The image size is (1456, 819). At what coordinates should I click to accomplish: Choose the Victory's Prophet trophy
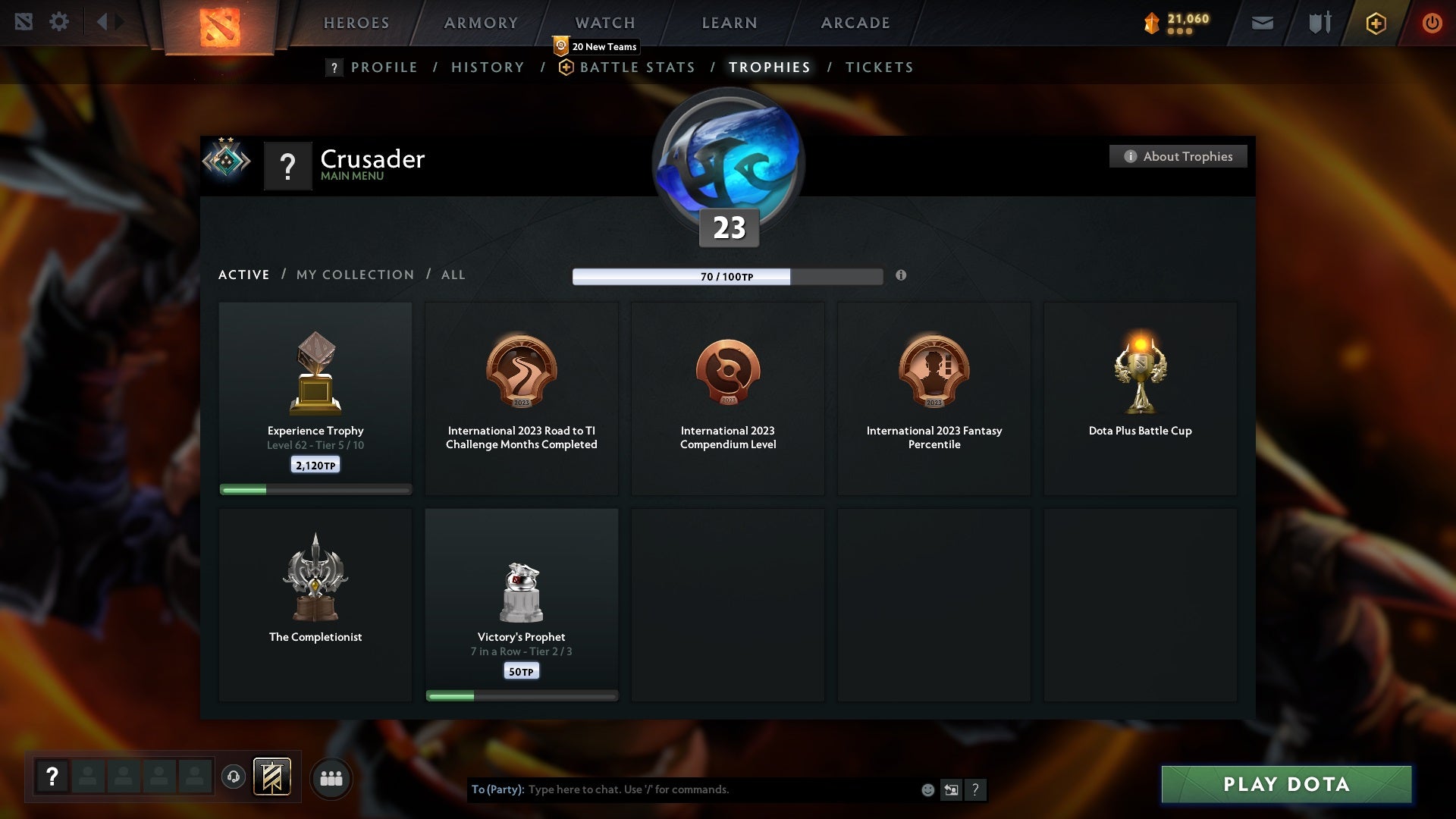coord(522,604)
